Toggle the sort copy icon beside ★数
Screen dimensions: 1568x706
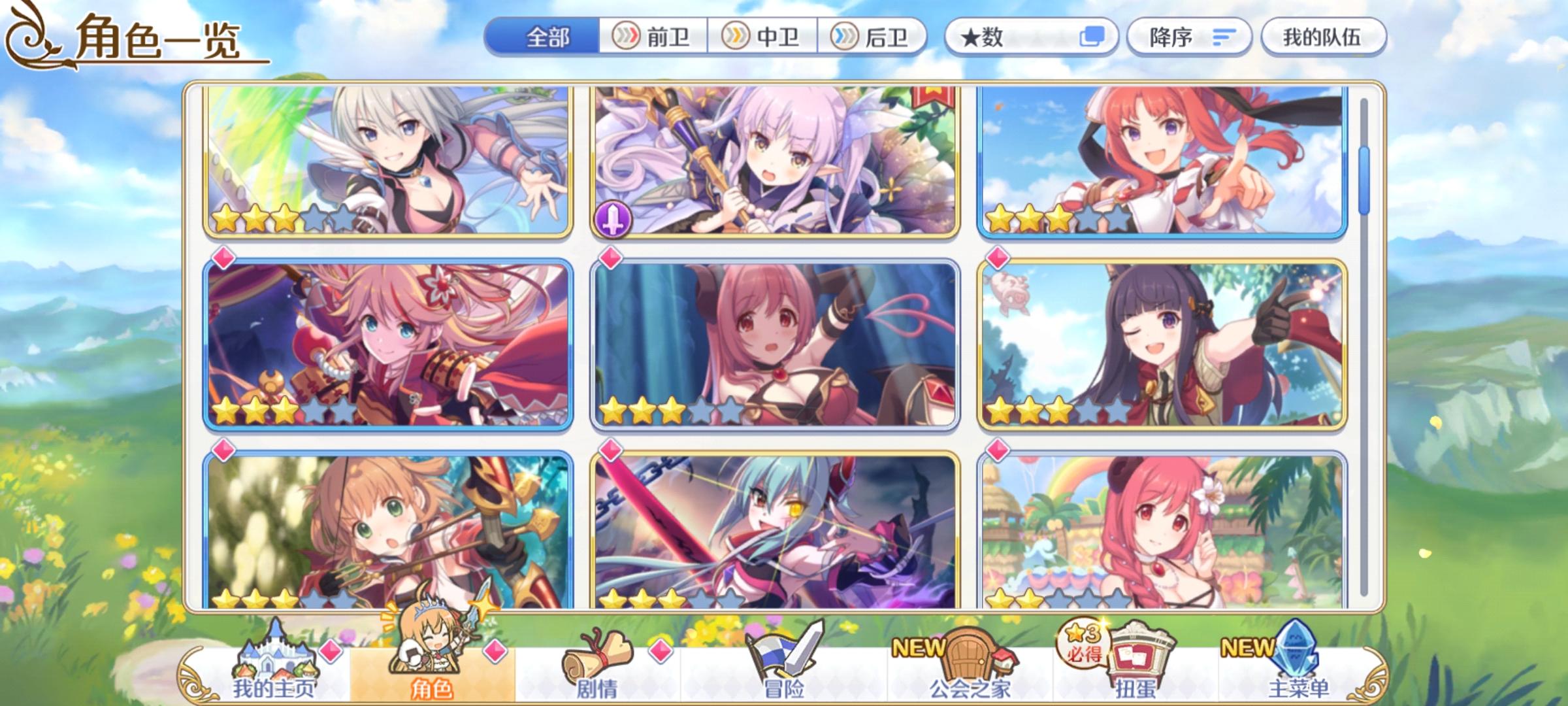(x=1093, y=37)
